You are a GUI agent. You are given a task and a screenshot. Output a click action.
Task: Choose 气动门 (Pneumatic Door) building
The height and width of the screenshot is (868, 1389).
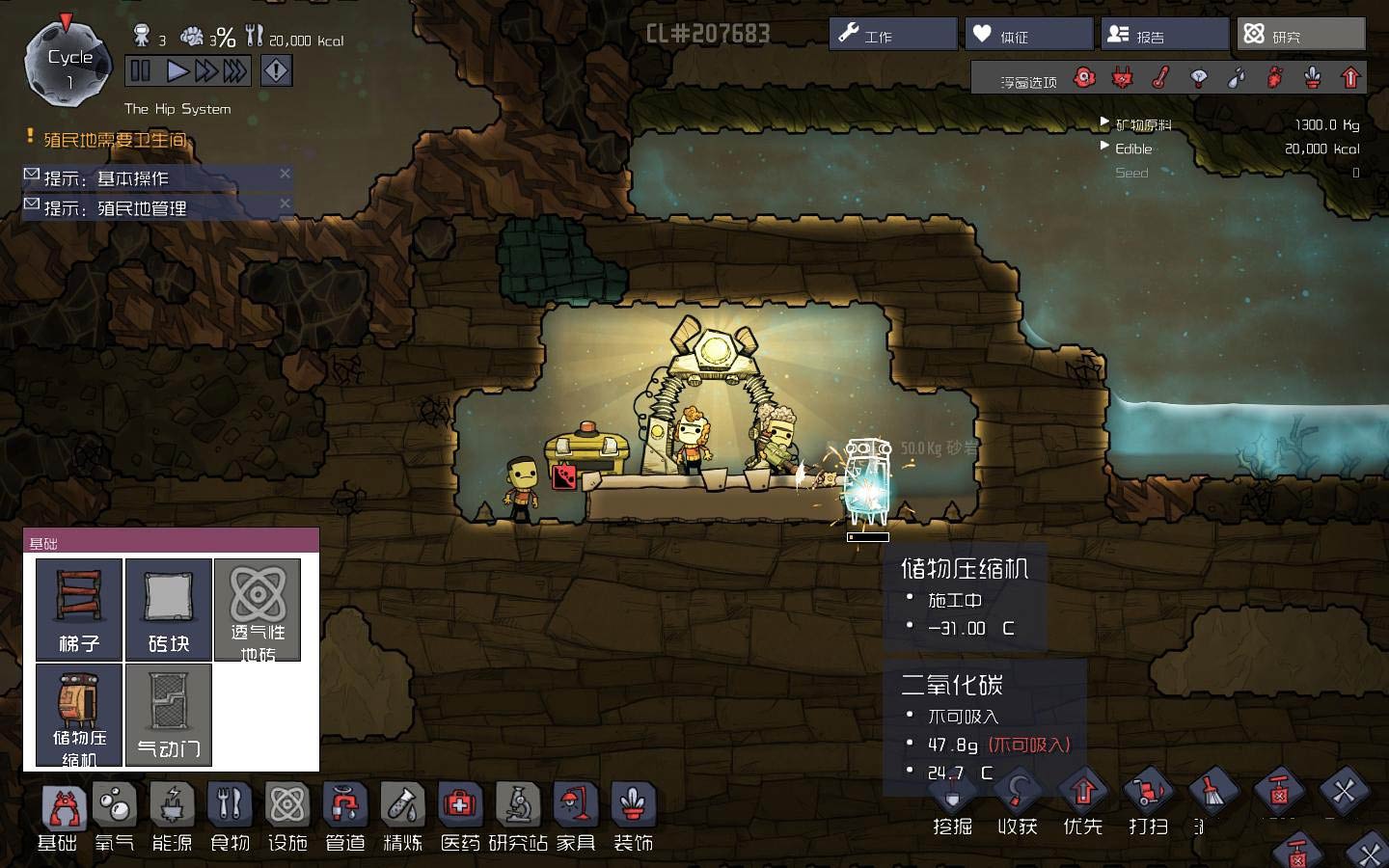pyautogui.click(x=169, y=714)
